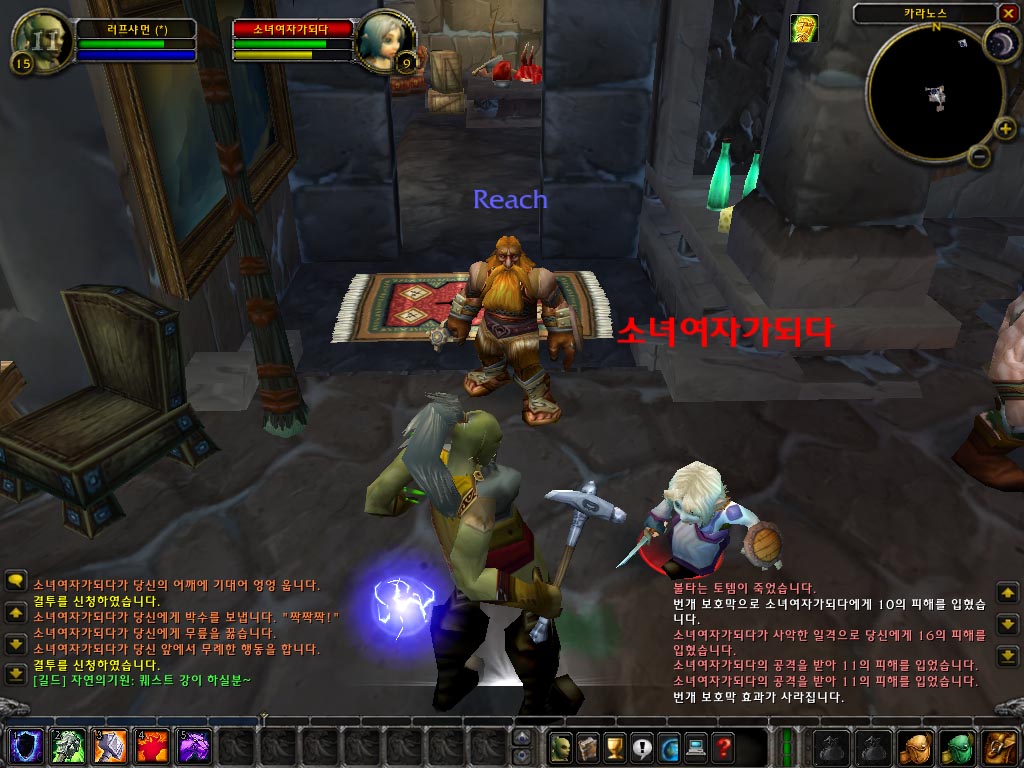
Task: Open the red question mark help icon
Action: pos(722,746)
